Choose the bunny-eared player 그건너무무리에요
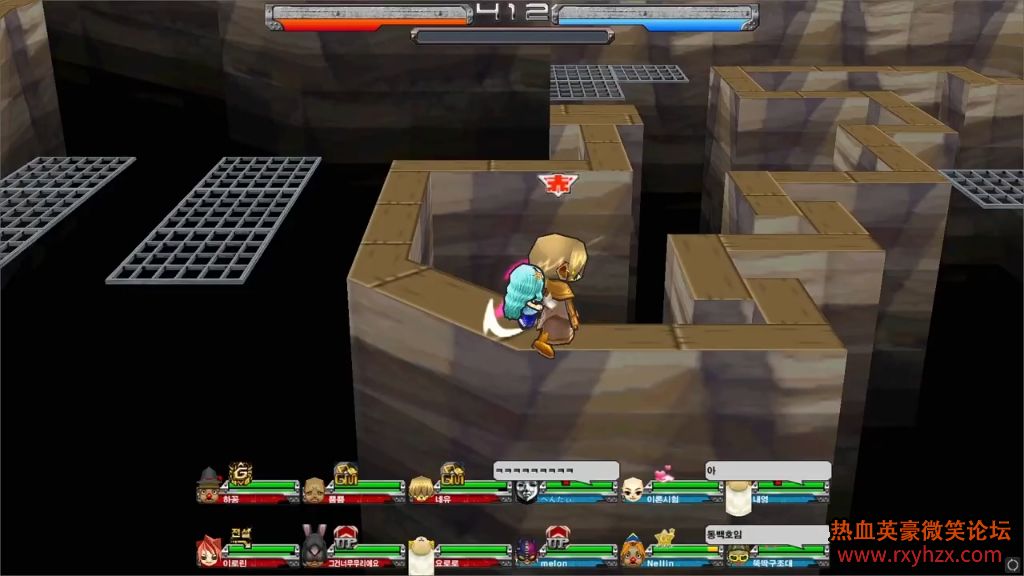 (x=314, y=549)
